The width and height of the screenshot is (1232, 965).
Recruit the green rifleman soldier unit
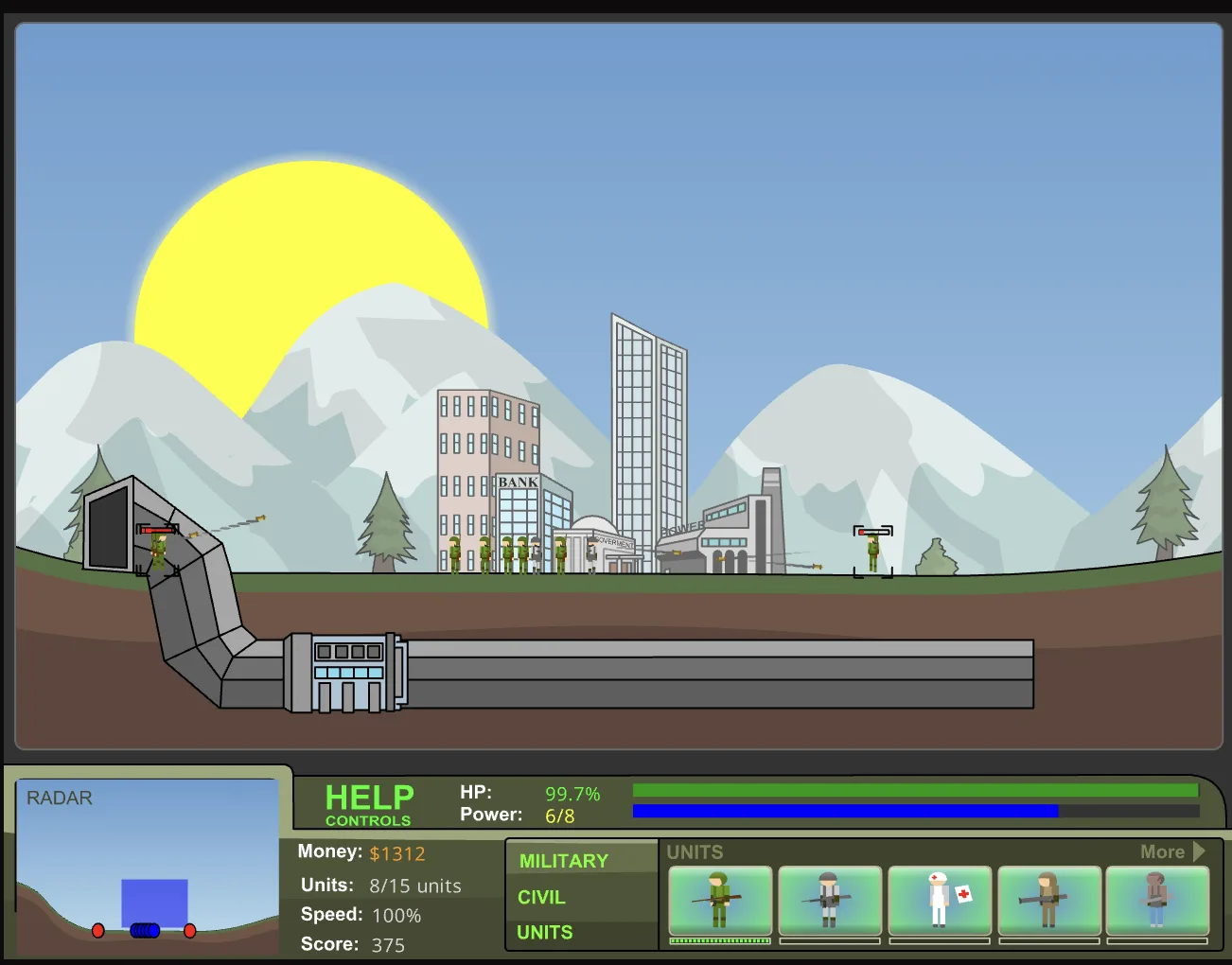tap(720, 900)
